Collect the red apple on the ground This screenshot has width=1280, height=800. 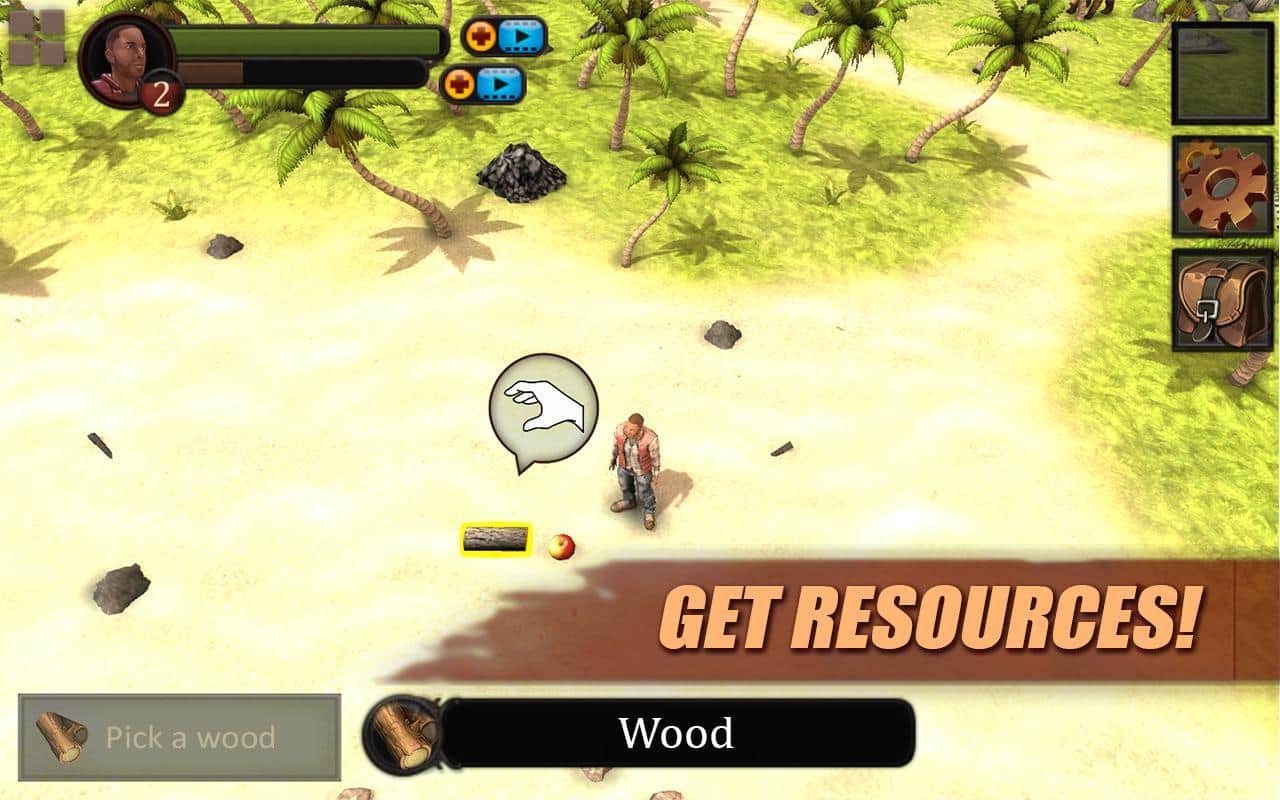pos(563,545)
